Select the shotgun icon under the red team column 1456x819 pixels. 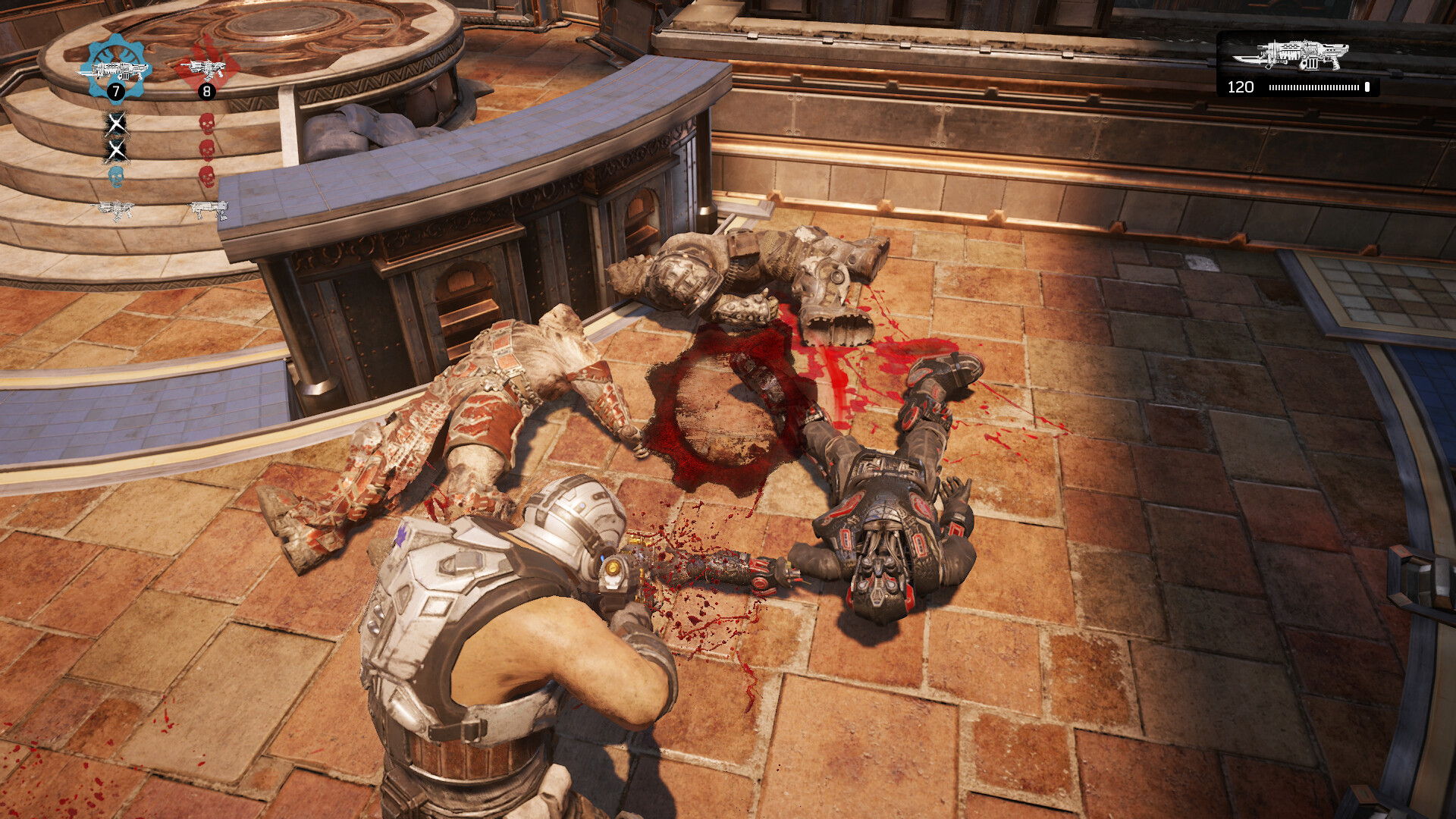point(208,209)
